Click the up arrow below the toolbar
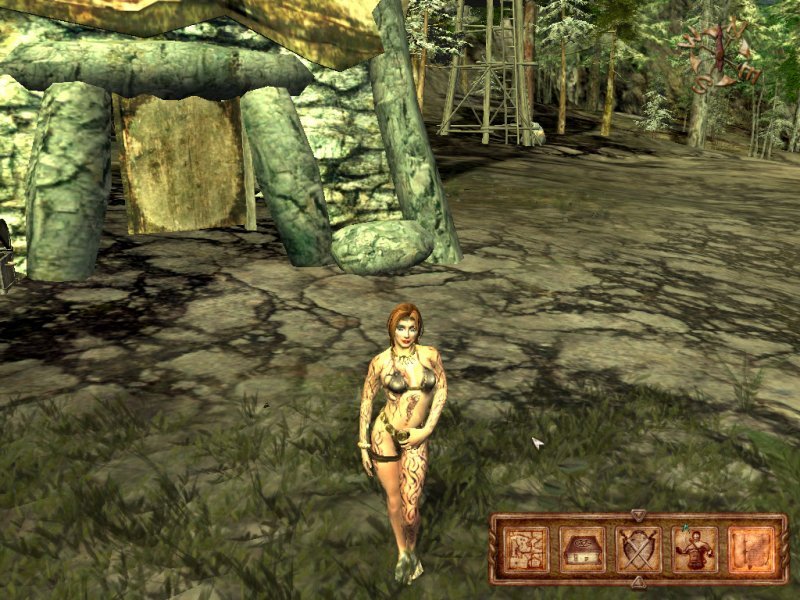 pos(638,582)
